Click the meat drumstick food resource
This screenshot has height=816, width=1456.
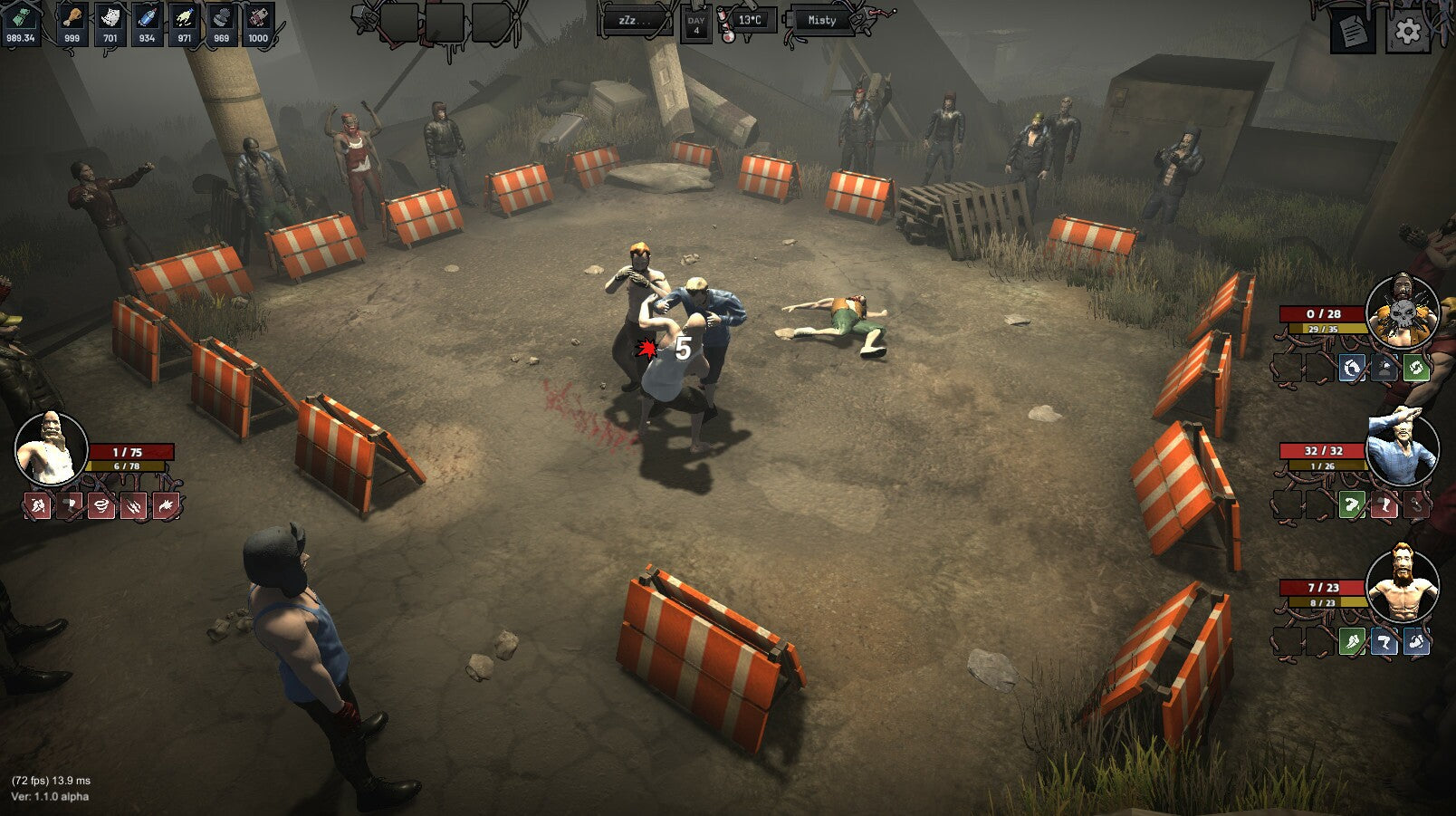click(72, 24)
